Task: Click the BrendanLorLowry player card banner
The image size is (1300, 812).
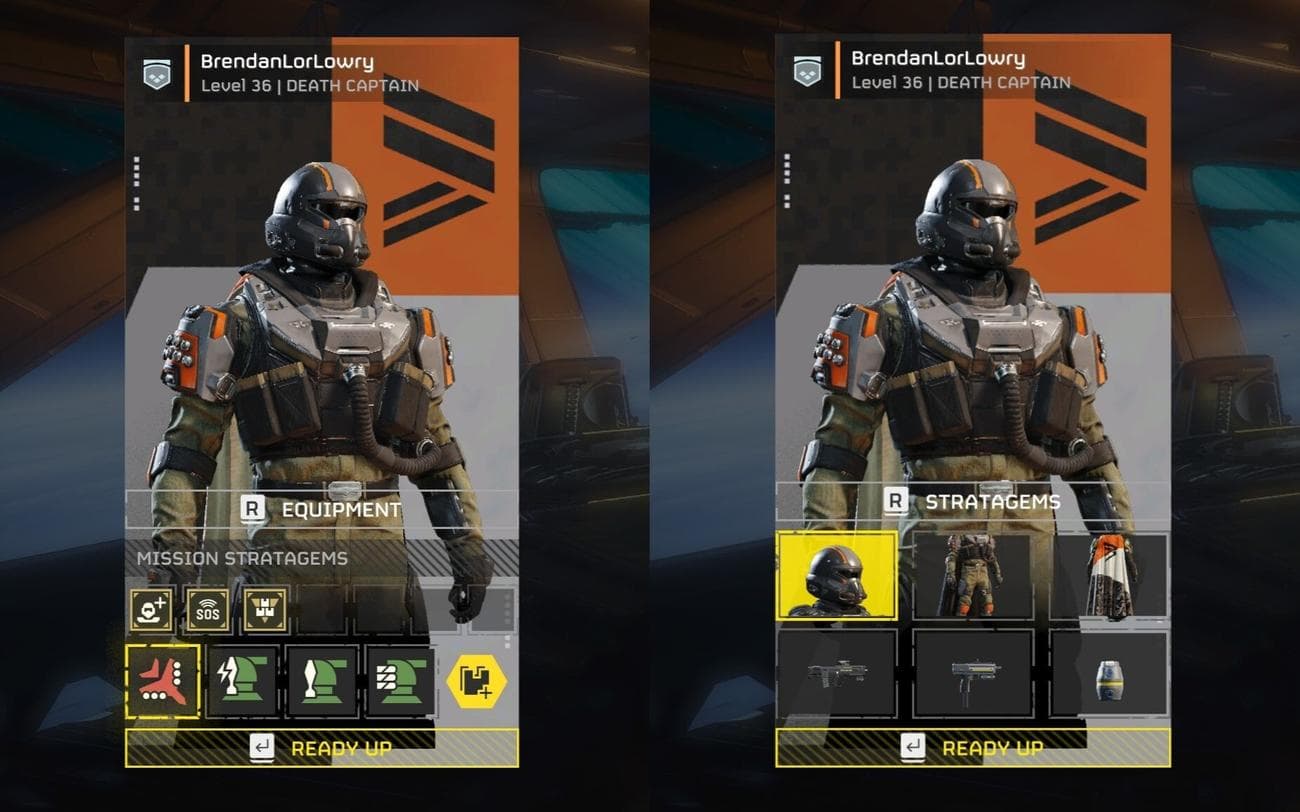Action: 280,70
